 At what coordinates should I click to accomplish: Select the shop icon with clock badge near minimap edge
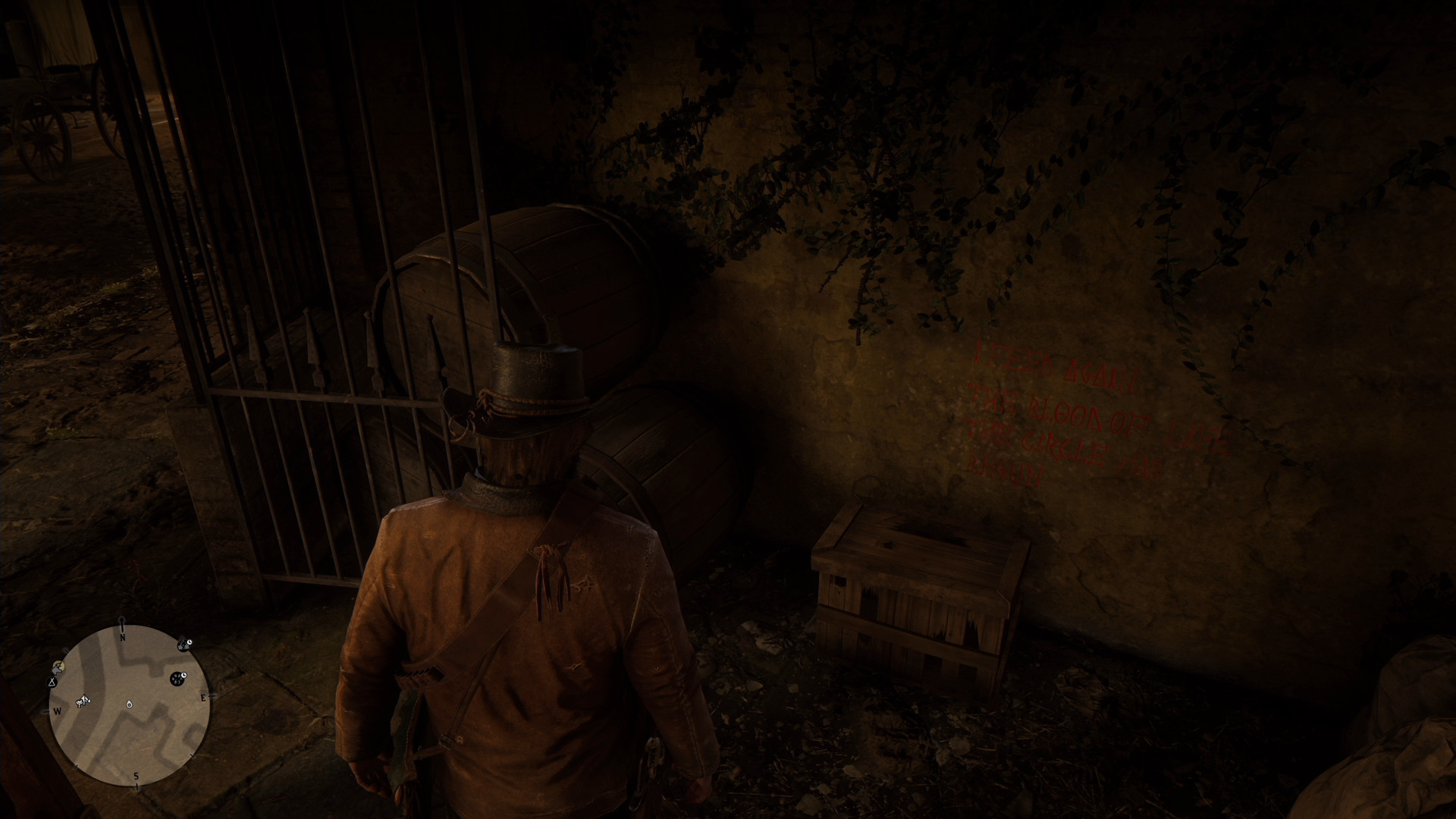pyautogui.click(x=184, y=645)
